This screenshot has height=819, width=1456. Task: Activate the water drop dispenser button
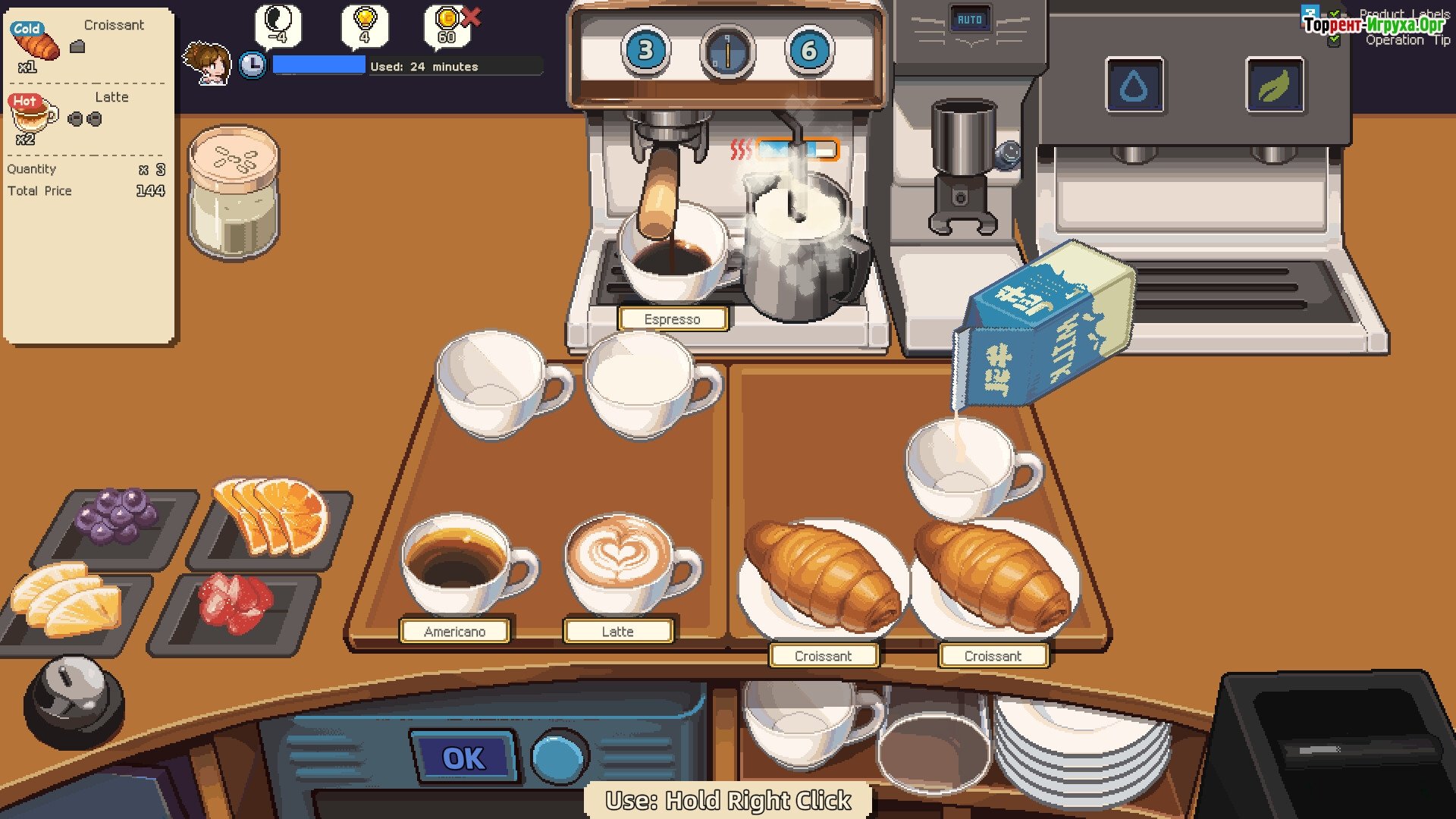tap(1134, 86)
